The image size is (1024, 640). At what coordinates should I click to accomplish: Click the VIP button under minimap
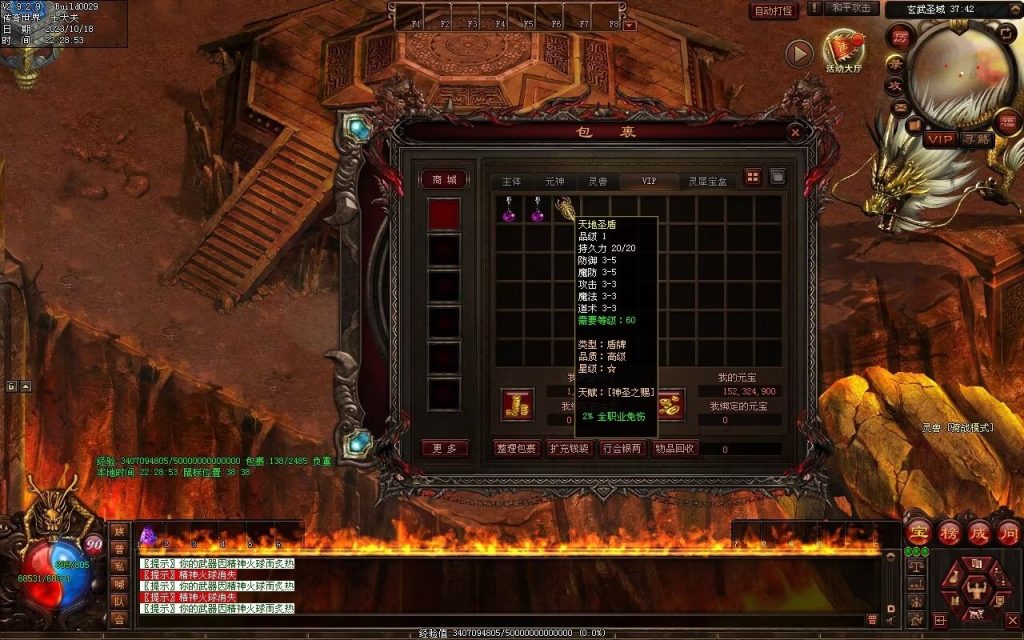click(x=939, y=140)
